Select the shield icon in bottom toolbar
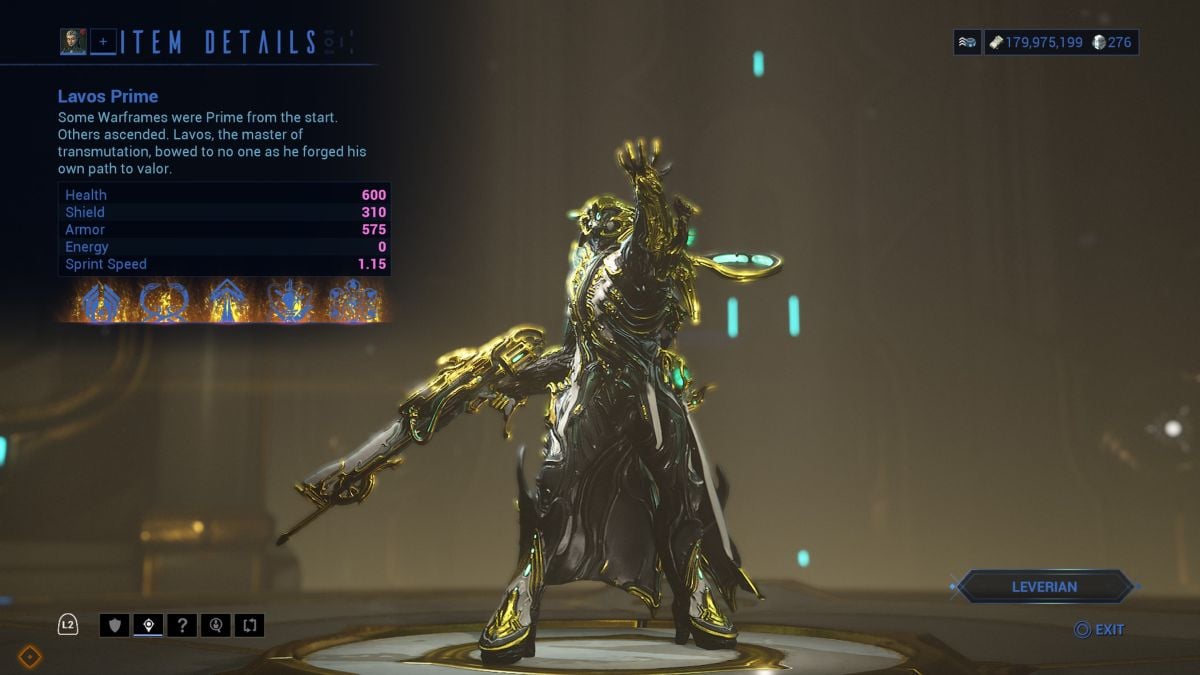The image size is (1200, 675). pos(114,626)
